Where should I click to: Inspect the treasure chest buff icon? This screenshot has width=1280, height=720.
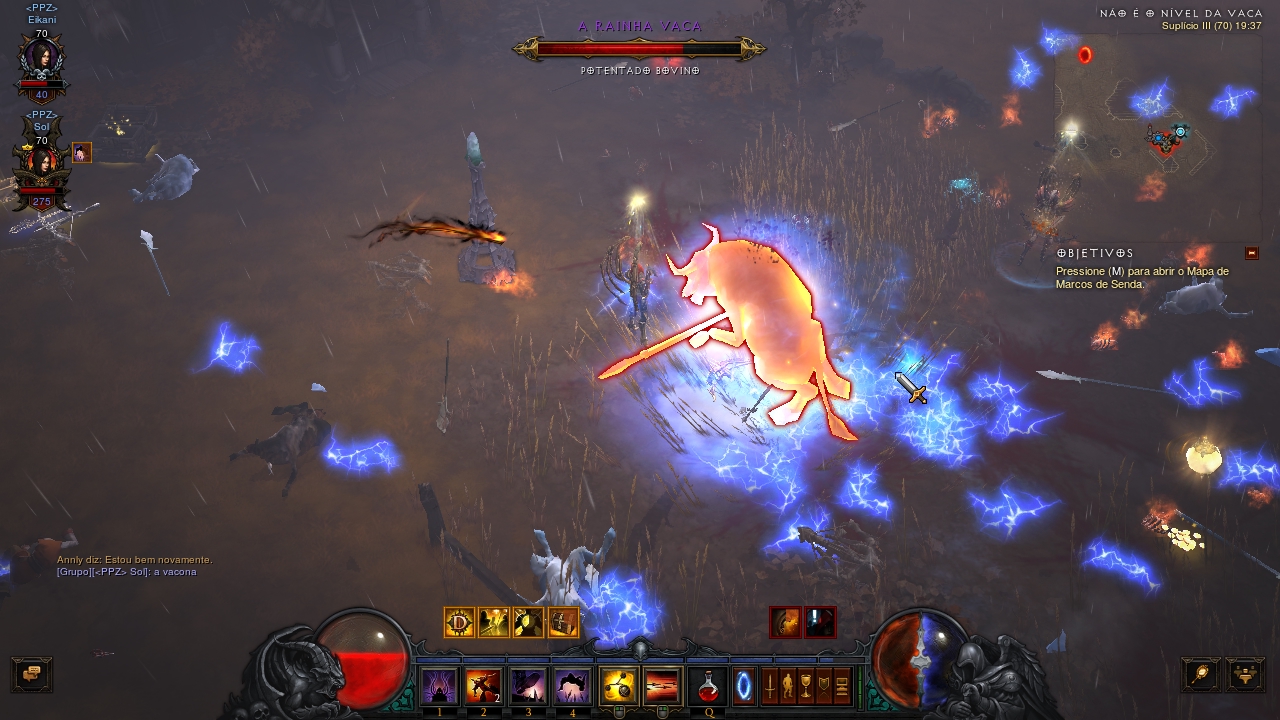click(563, 622)
